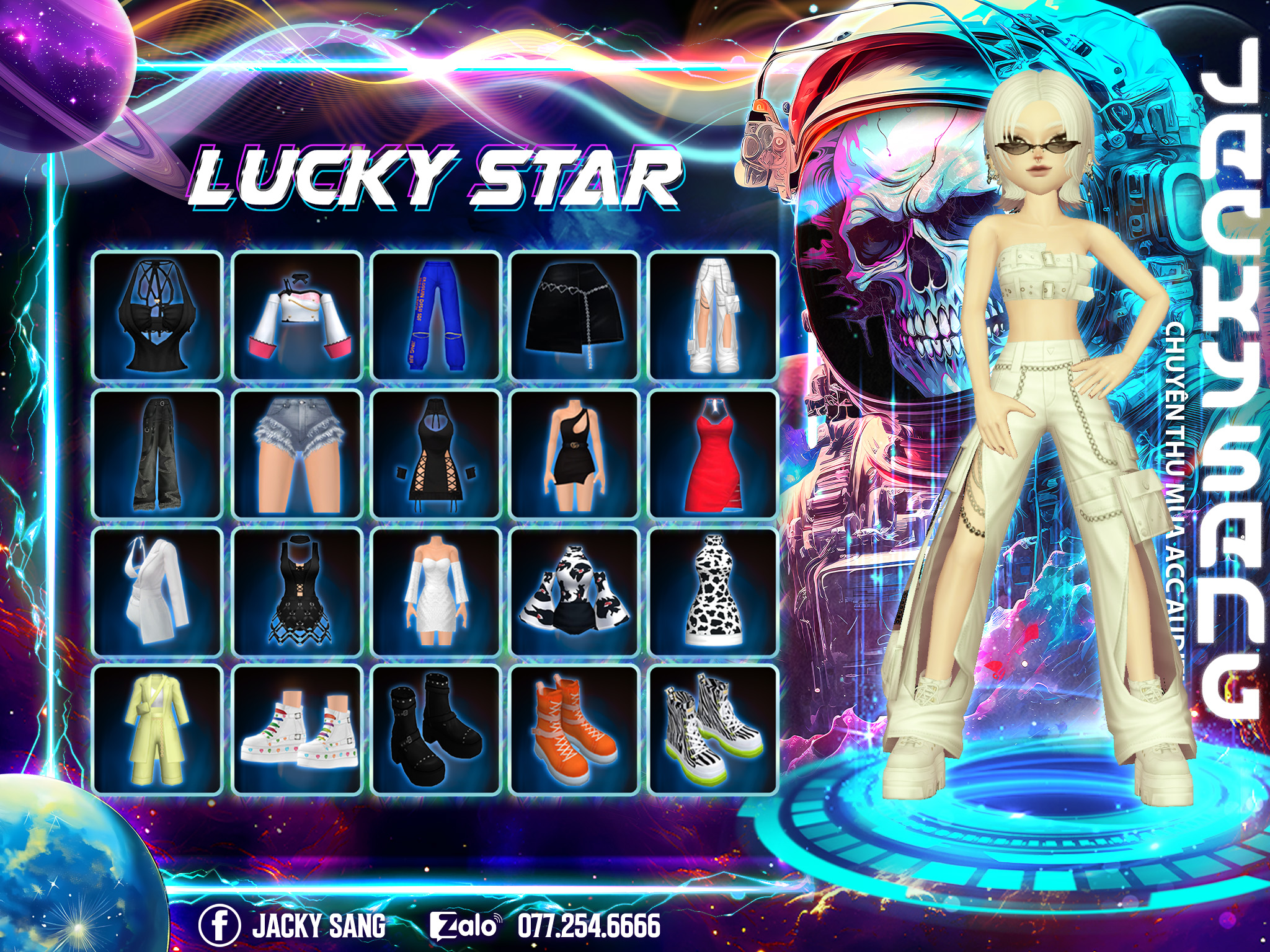Viewport: 1270px width, 952px height.
Task: Choose the cow-print halter dress
Action: click(713, 592)
